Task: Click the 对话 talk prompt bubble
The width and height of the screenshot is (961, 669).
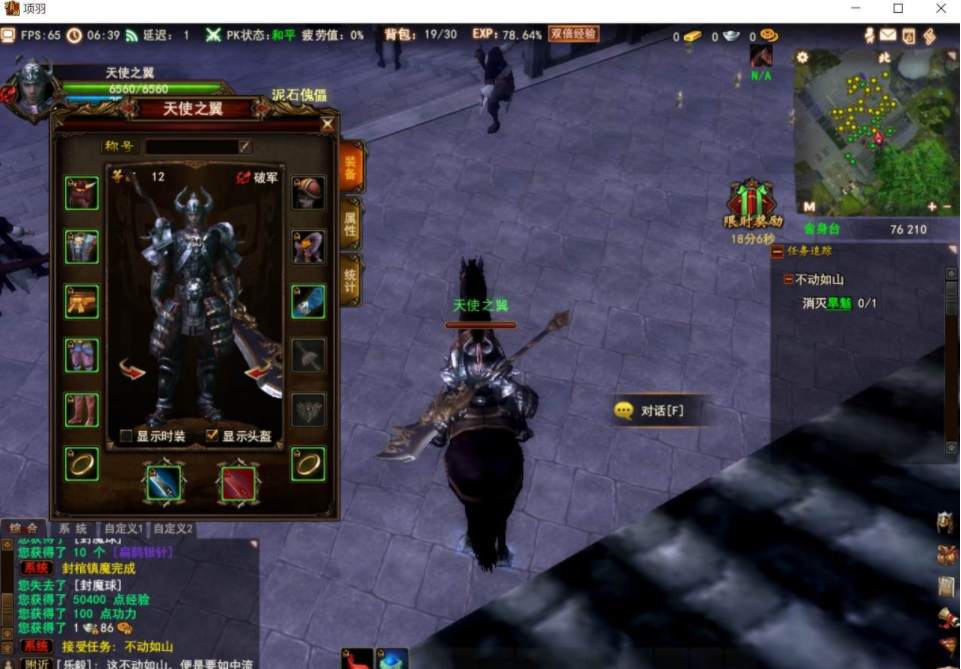Action: (648, 410)
